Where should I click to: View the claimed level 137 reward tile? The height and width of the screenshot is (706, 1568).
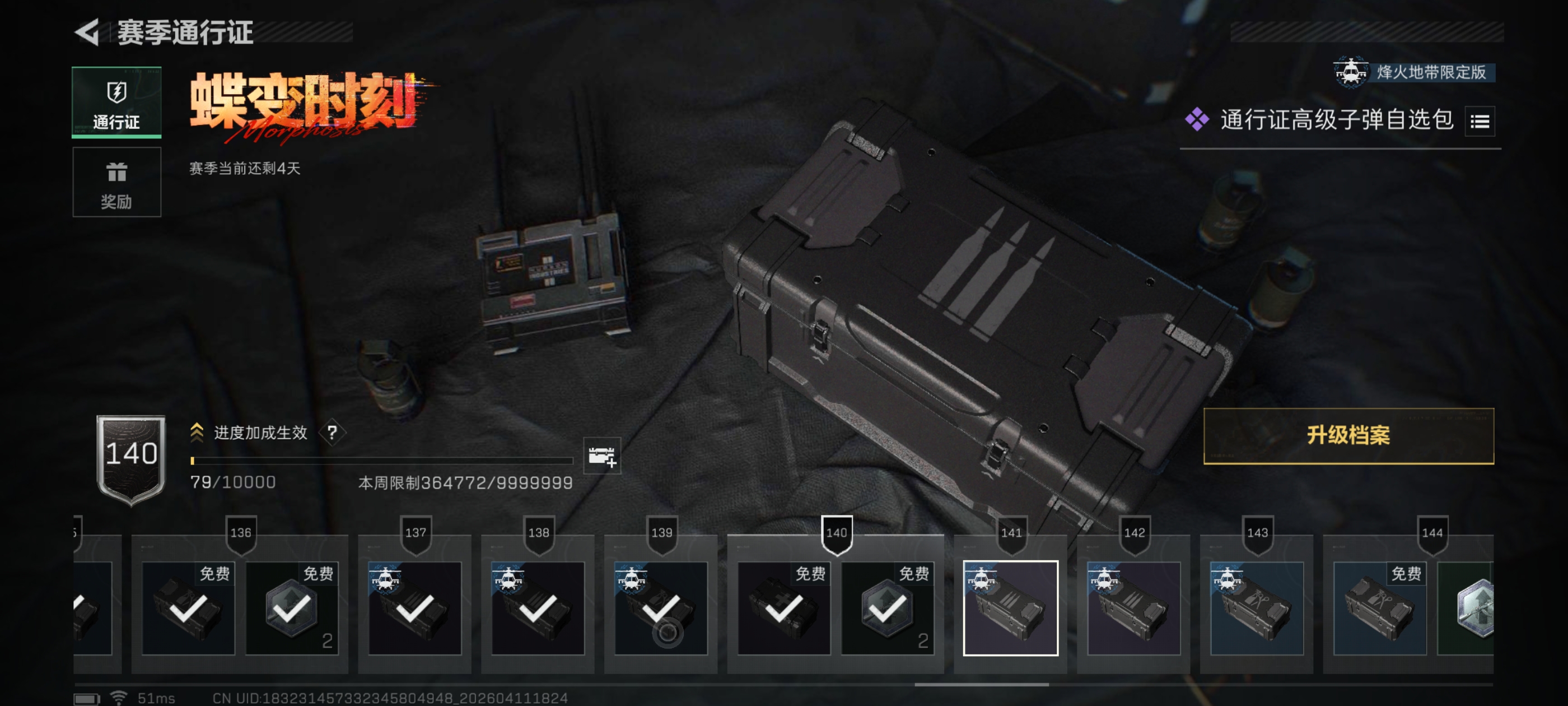[x=414, y=607]
